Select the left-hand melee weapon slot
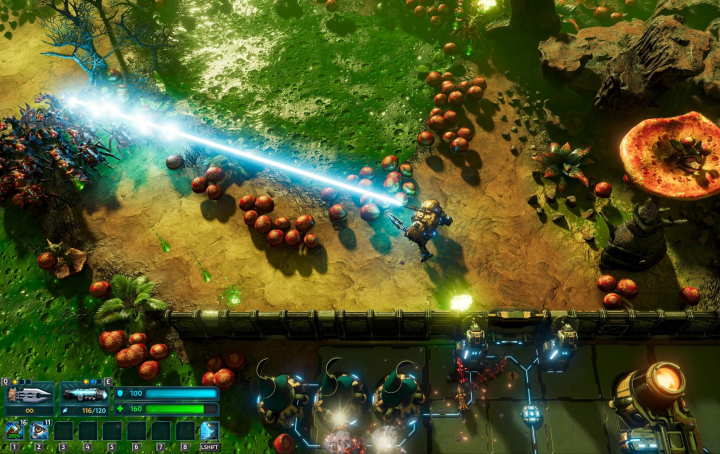The width and height of the screenshot is (720, 454). coord(29,394)
